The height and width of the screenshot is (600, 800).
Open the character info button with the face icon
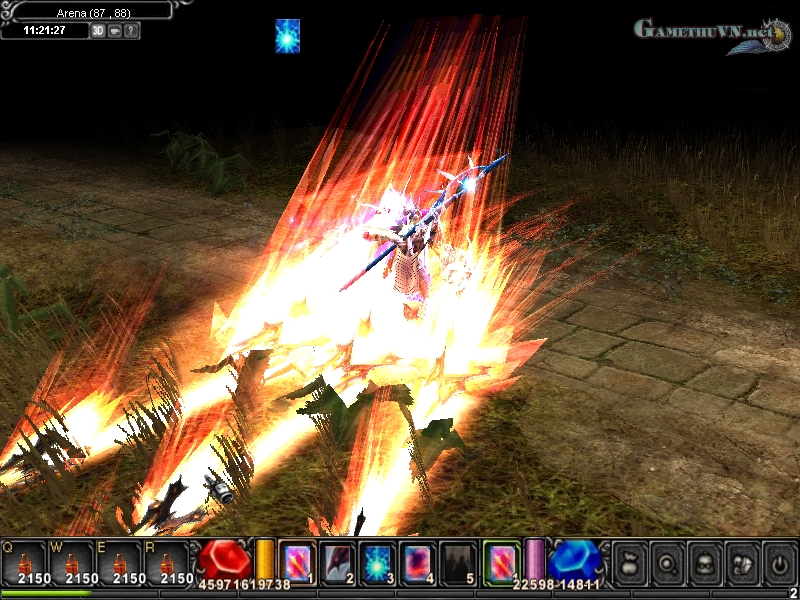[703, 562]
